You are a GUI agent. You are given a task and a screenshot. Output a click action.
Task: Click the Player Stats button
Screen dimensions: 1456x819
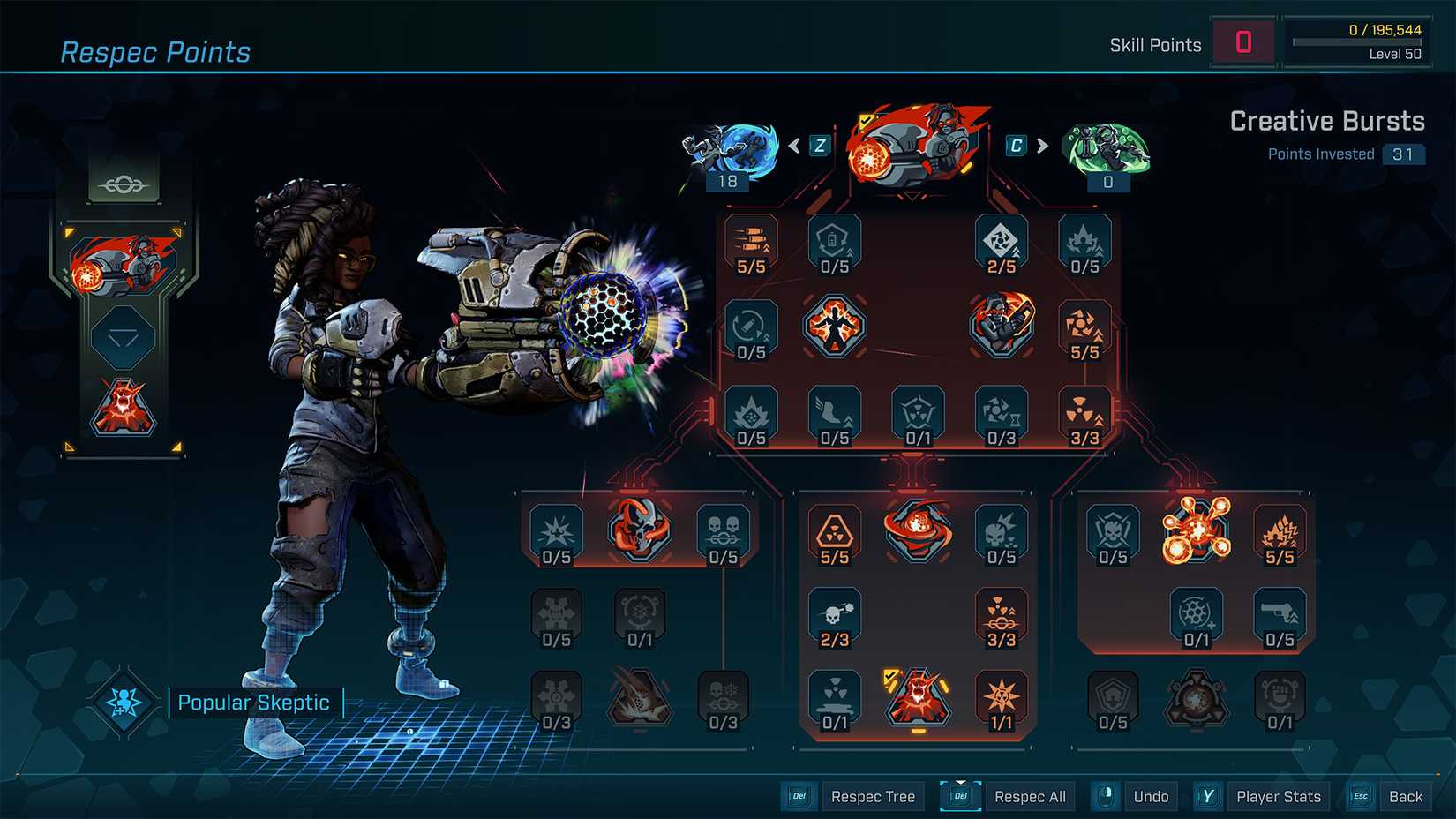coord(1278,796)
